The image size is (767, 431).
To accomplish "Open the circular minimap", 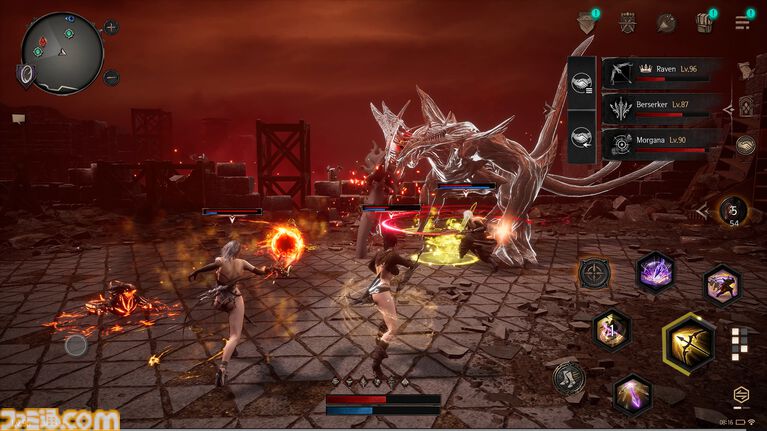I will pos(62,52).
